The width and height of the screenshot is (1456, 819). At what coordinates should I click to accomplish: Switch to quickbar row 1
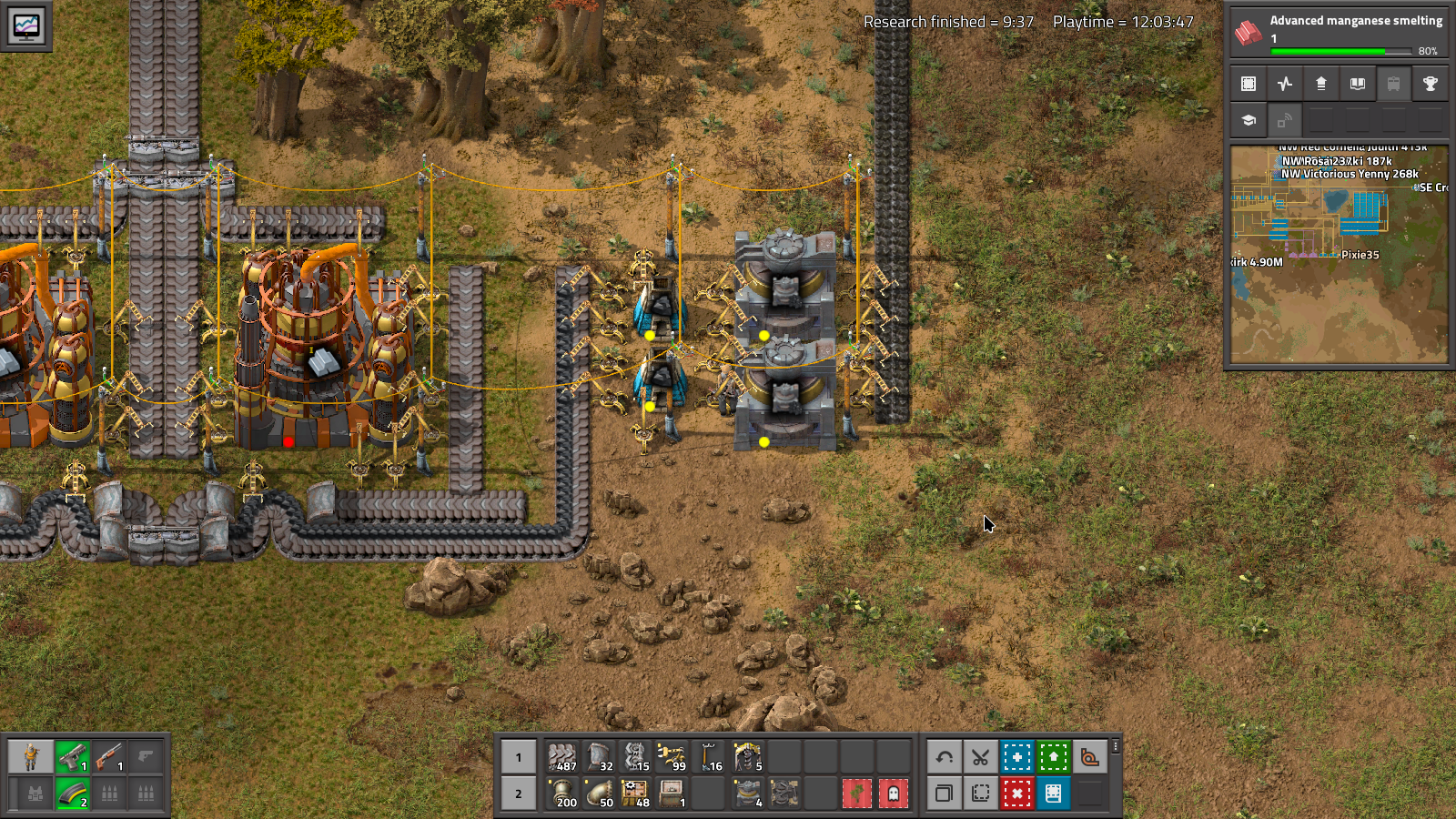519,757
